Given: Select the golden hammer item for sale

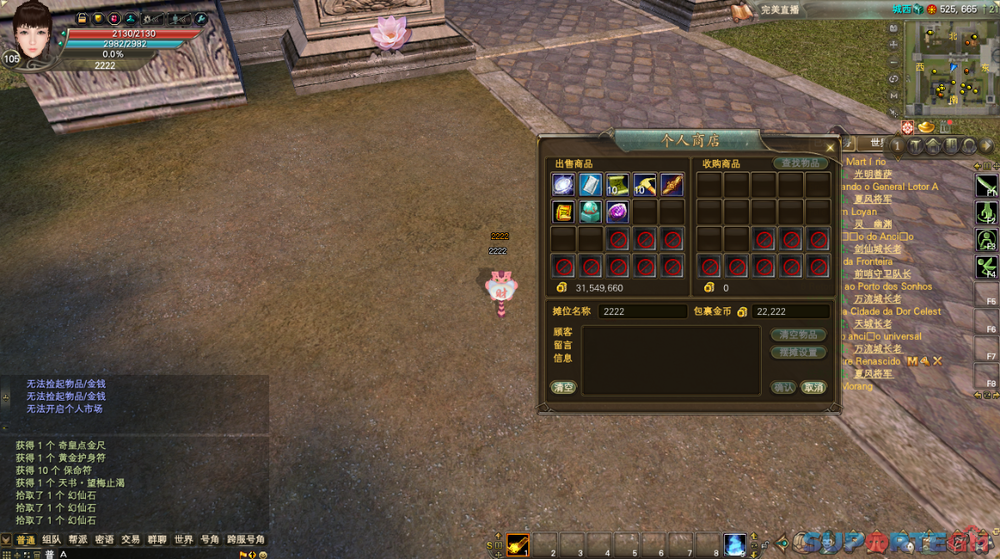Looking at the screenshot, I should tap(644, 185).
